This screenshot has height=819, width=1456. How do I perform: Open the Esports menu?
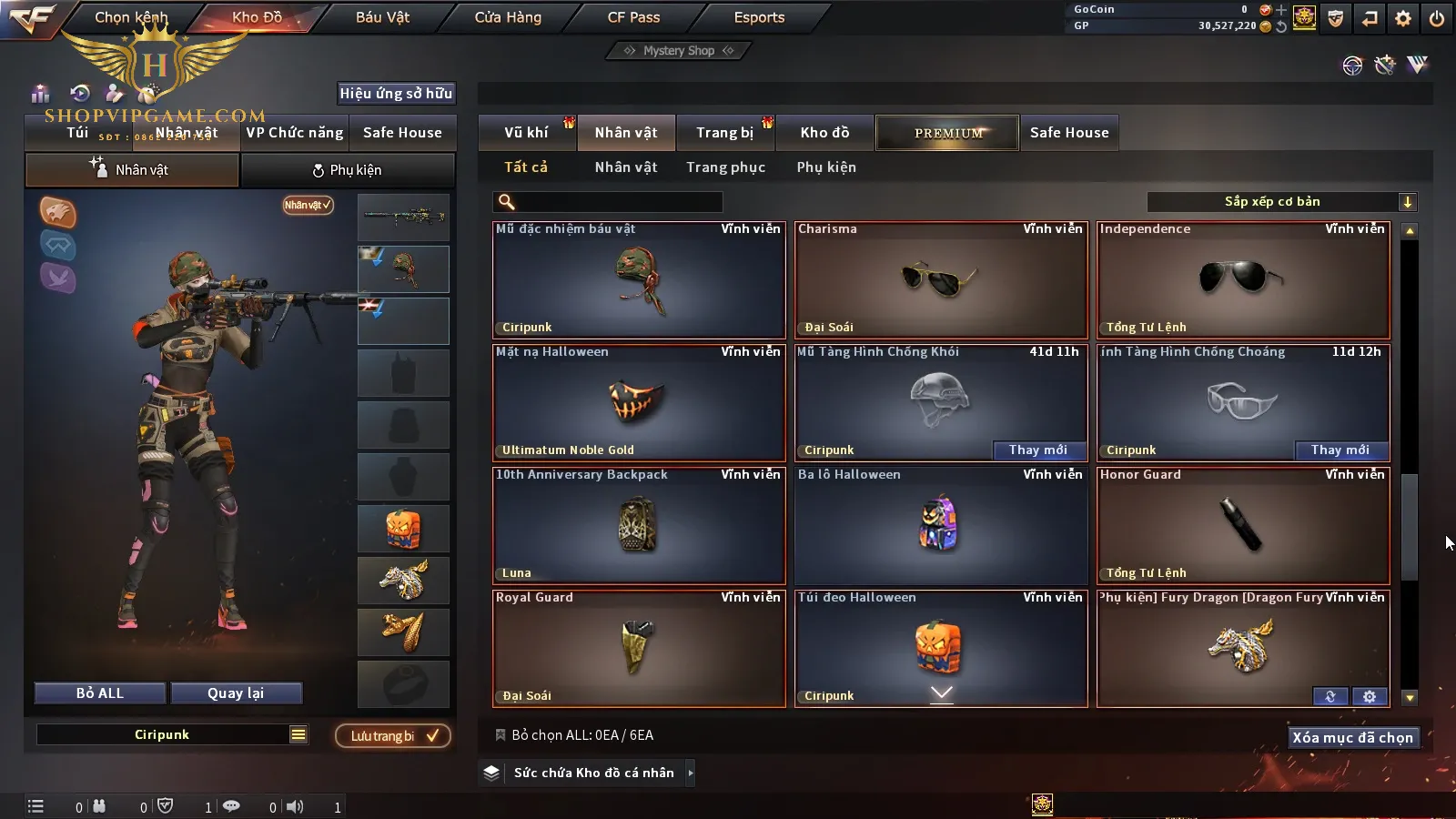pos(759,17)
